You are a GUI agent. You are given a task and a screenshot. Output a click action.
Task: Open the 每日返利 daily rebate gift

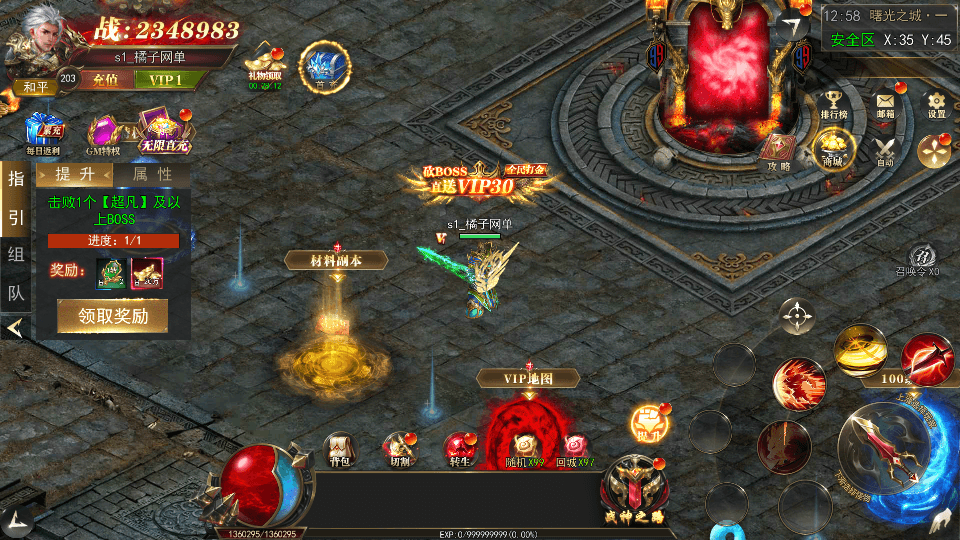click(43, 132)
